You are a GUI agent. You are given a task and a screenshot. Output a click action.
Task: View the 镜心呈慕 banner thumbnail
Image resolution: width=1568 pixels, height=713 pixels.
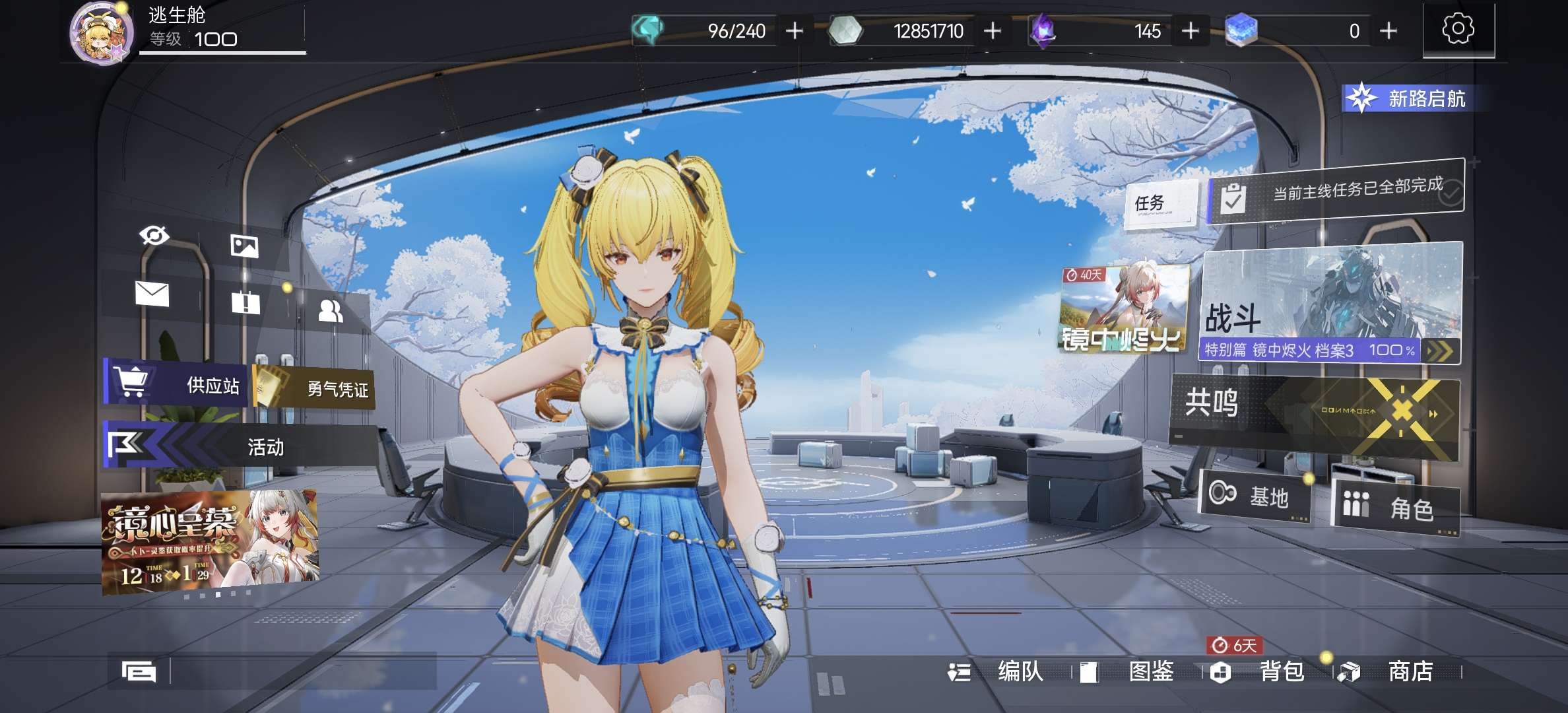[x=210, y=541]
